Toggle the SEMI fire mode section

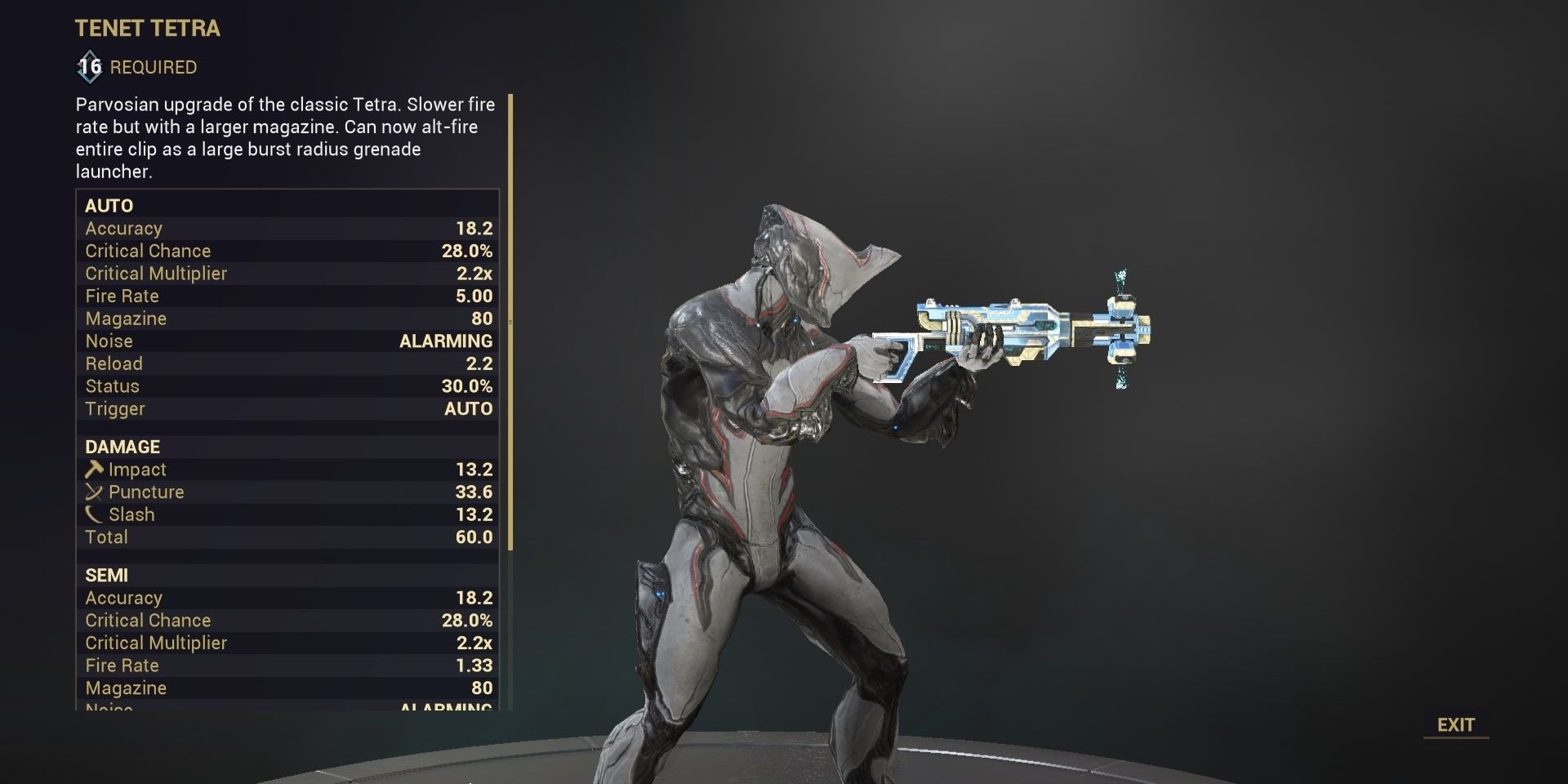[x=107, y=575]
